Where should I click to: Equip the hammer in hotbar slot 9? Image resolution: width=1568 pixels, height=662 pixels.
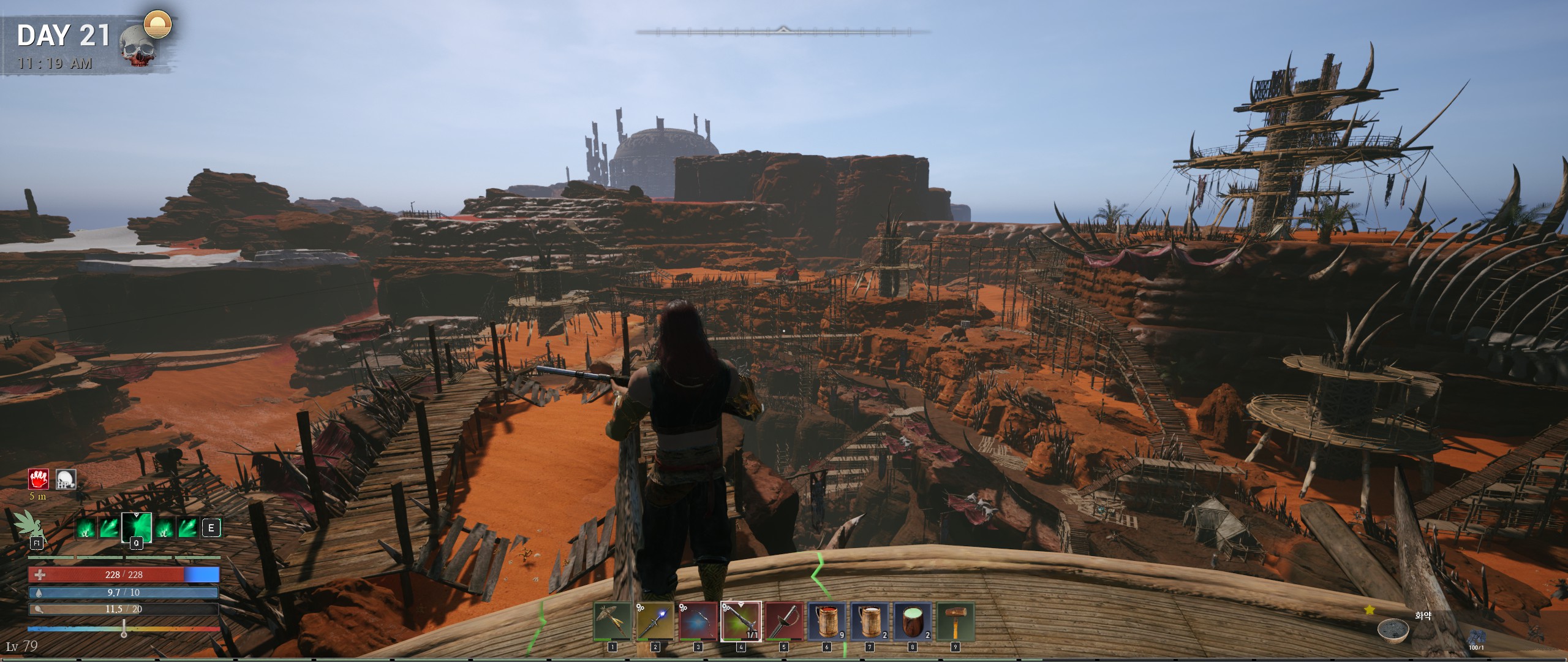tap(956, 622)
